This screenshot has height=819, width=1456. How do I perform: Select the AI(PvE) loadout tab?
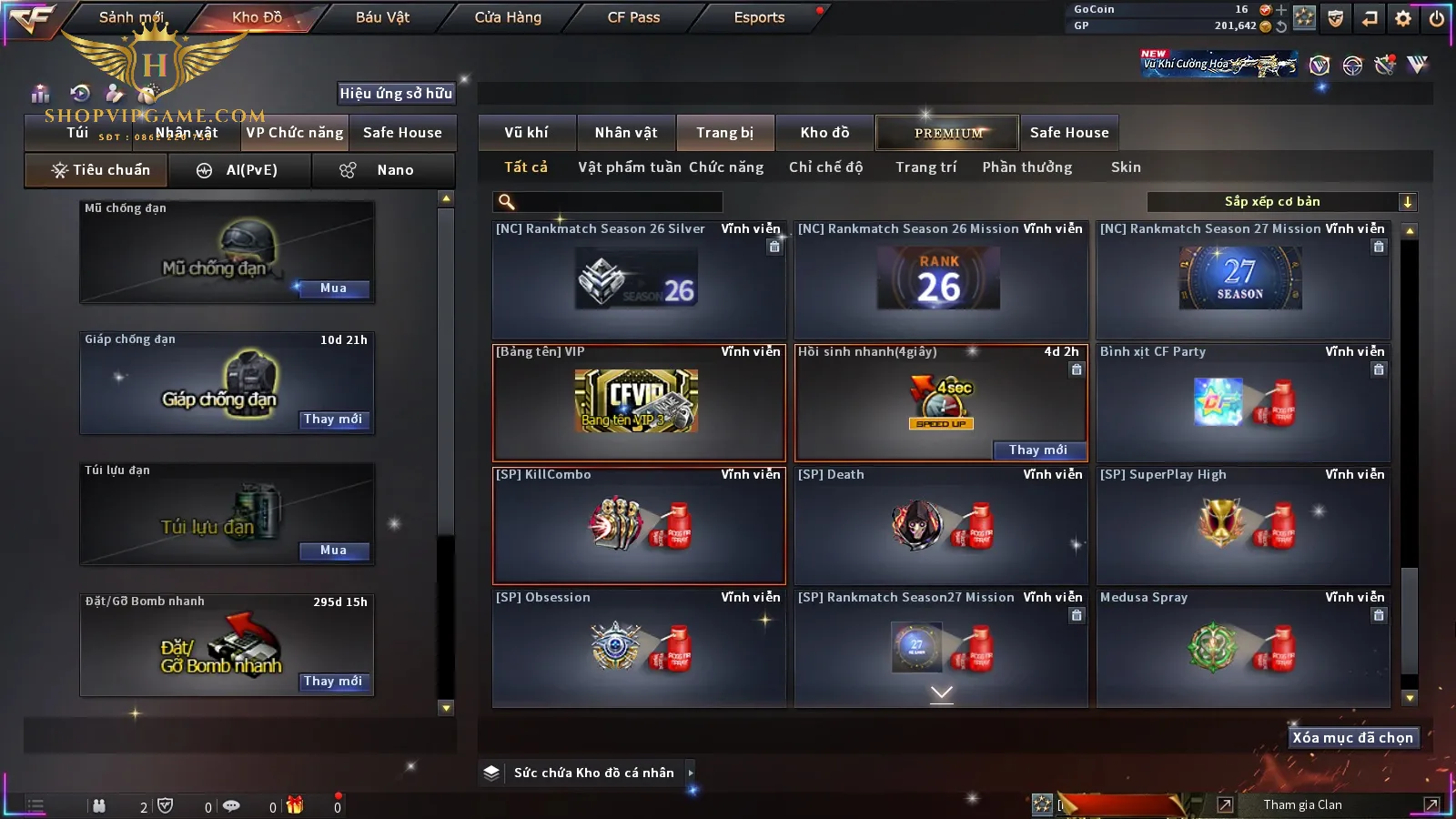239,170
